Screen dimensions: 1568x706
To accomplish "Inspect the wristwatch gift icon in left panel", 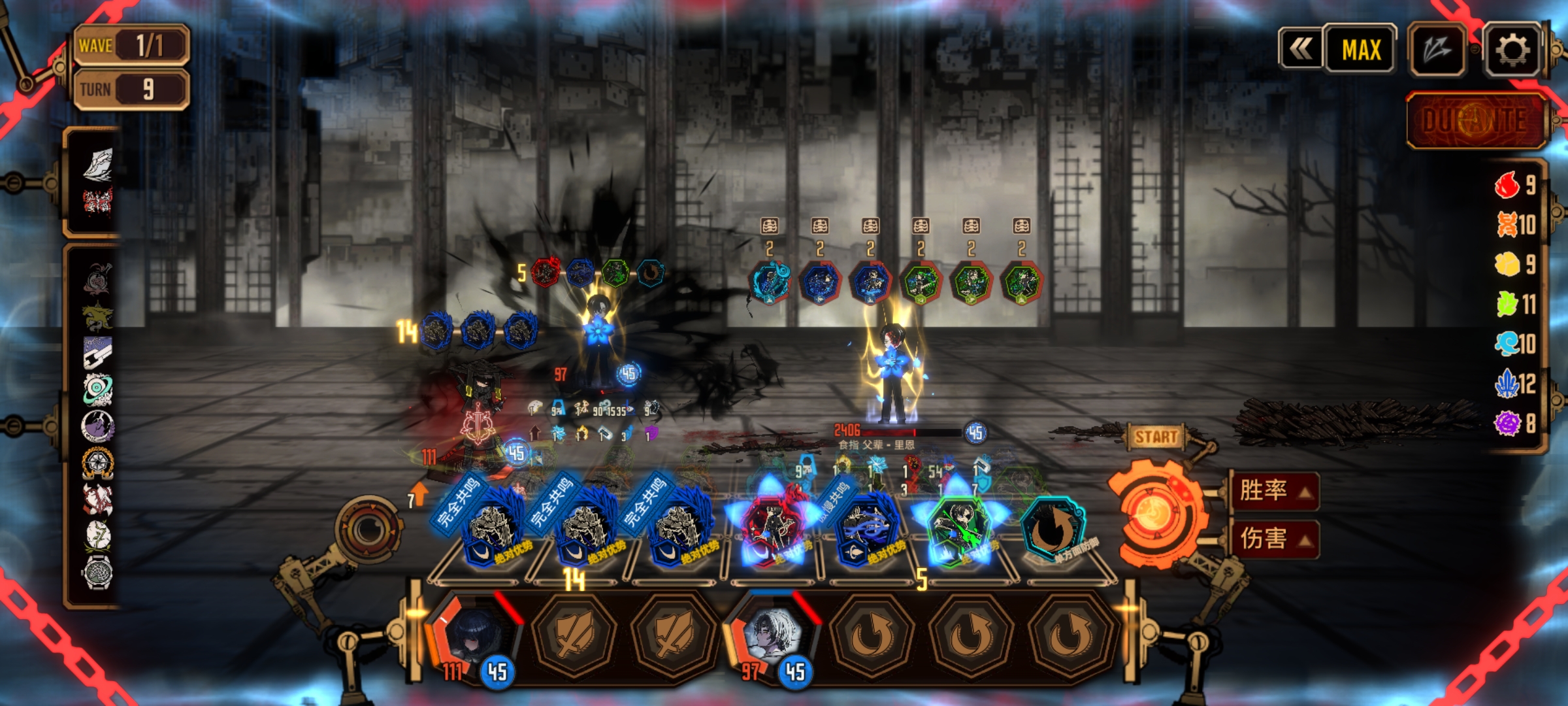I will (x=98, y=573).
